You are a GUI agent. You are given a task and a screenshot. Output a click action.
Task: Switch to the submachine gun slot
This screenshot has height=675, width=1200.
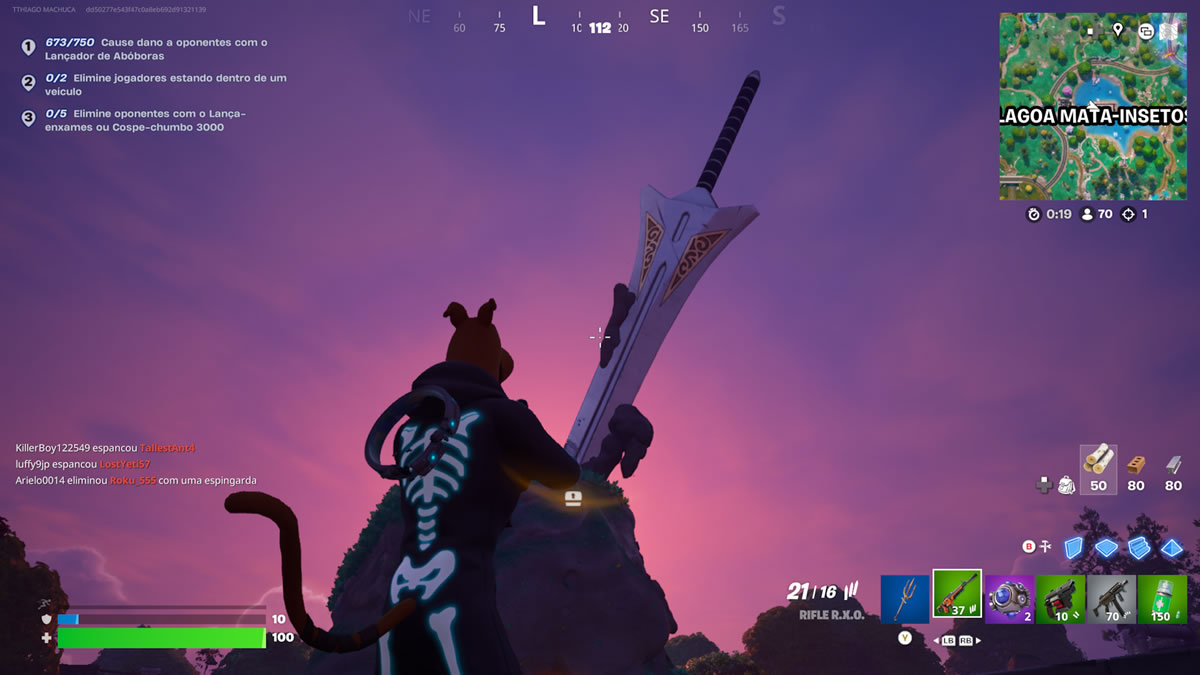pyautogui.click(x=1112, y=599)
